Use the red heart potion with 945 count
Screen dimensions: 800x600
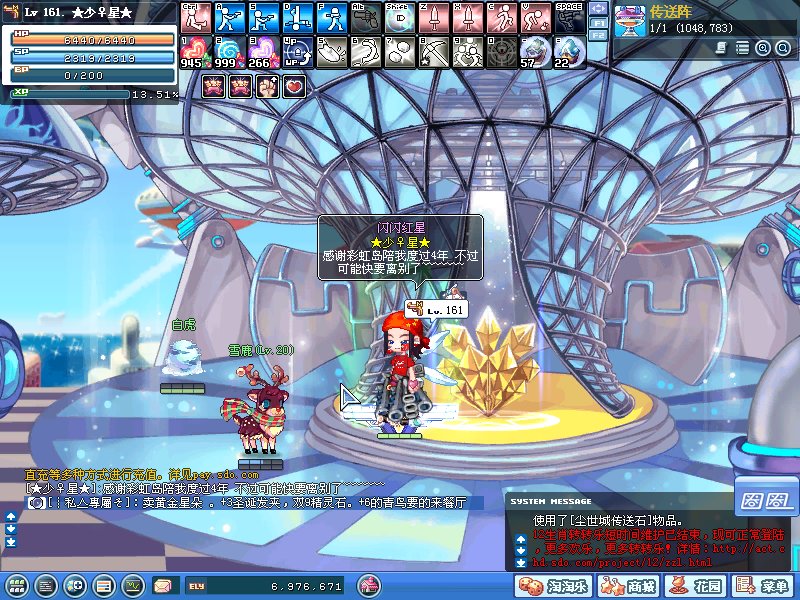coord(194,49)
